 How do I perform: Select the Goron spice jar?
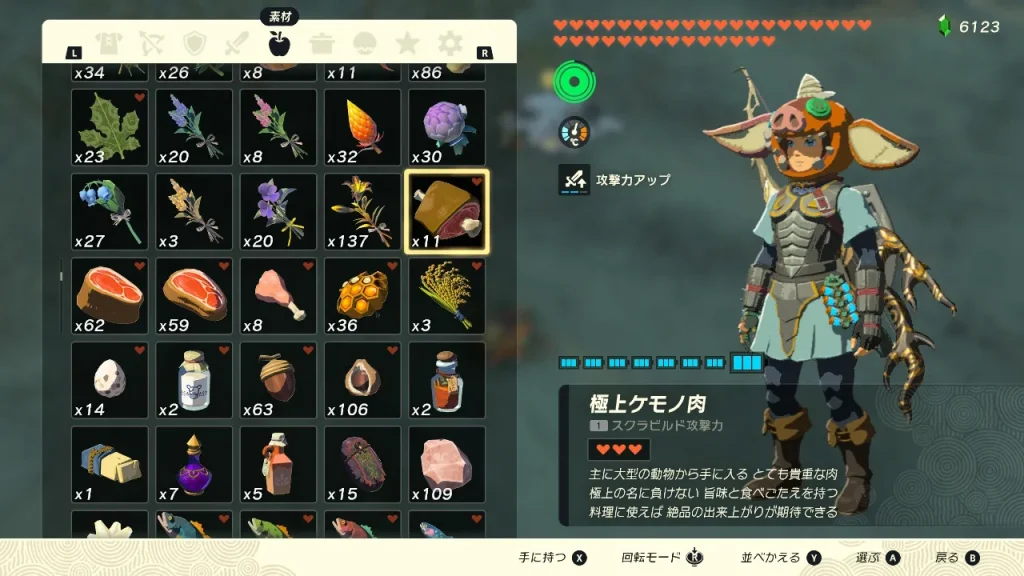(x=447, y=380)
